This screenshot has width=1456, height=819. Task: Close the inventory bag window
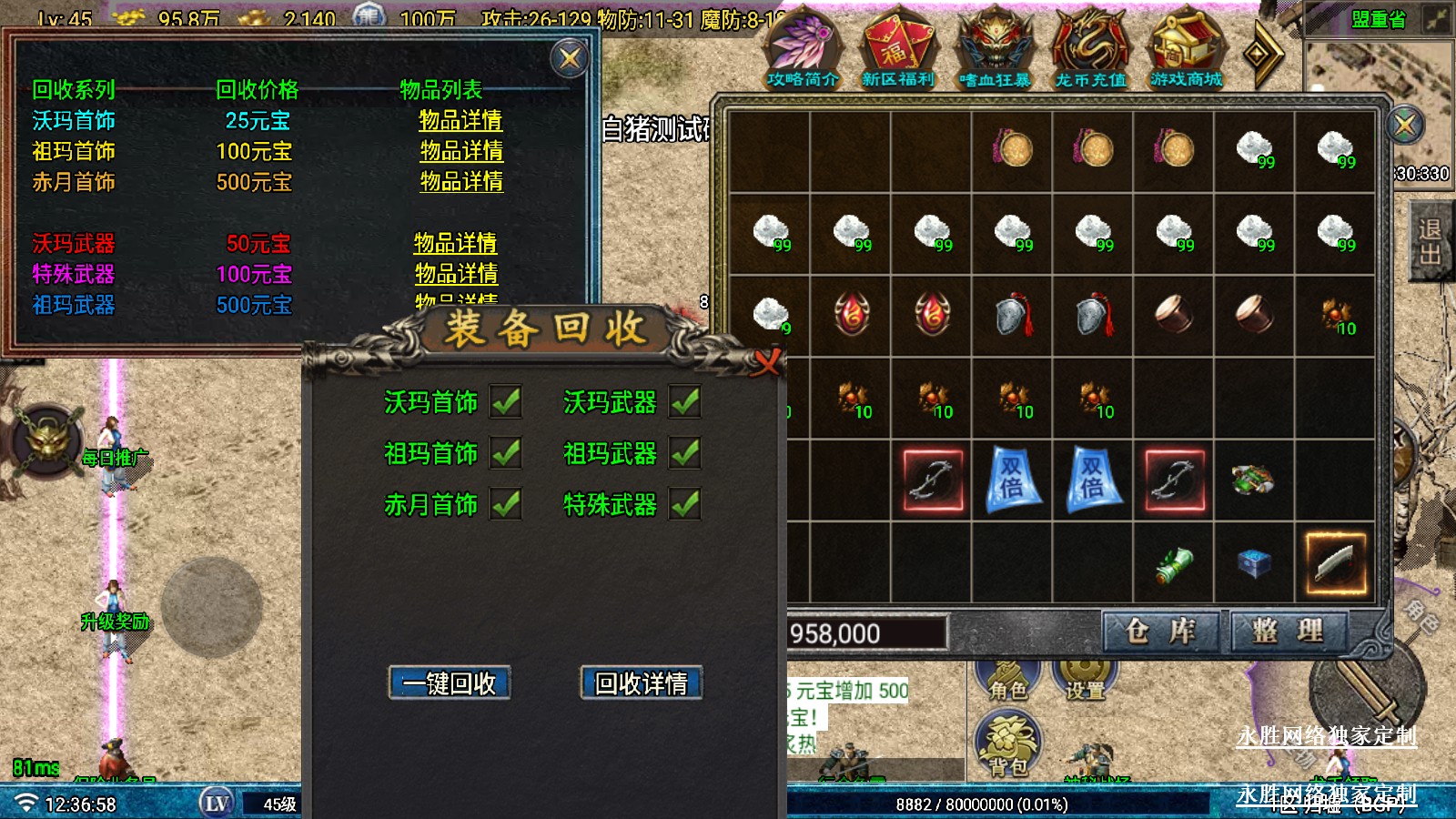1405,125
